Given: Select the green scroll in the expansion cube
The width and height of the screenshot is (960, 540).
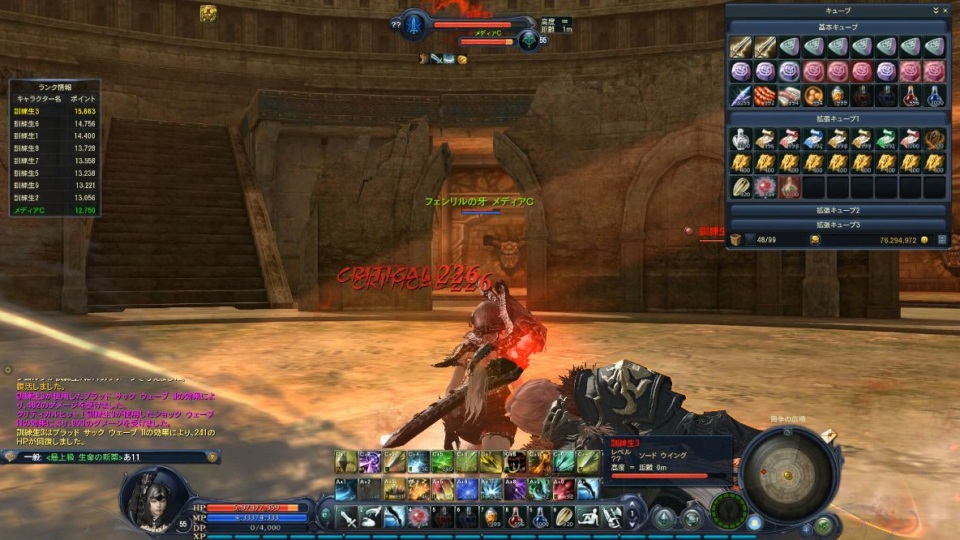Looking at the screenshot, I should (886, 139).
